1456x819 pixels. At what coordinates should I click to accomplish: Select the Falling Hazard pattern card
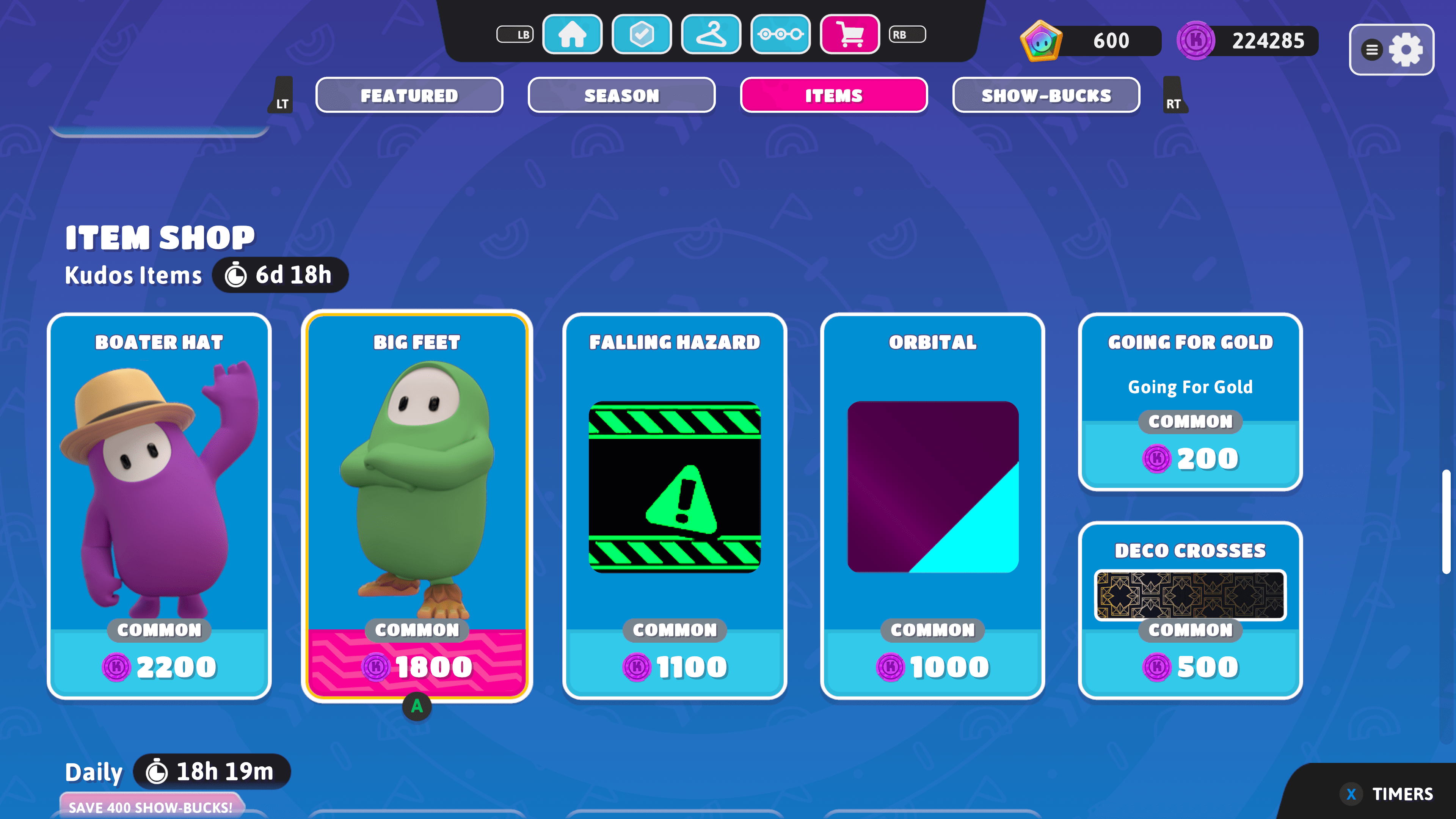(x=675, y=509)
